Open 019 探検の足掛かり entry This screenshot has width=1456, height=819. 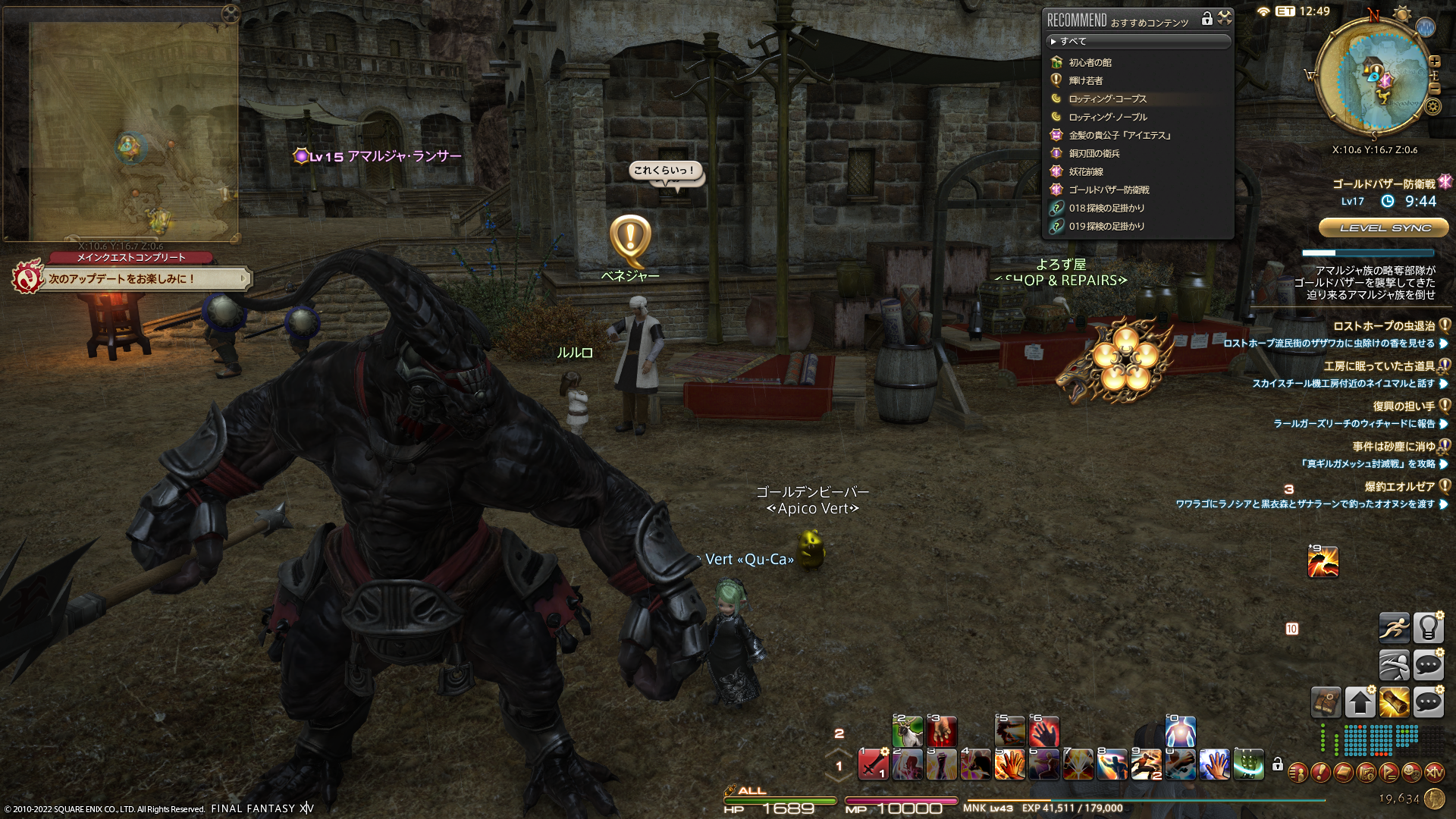pos(1106,226)
